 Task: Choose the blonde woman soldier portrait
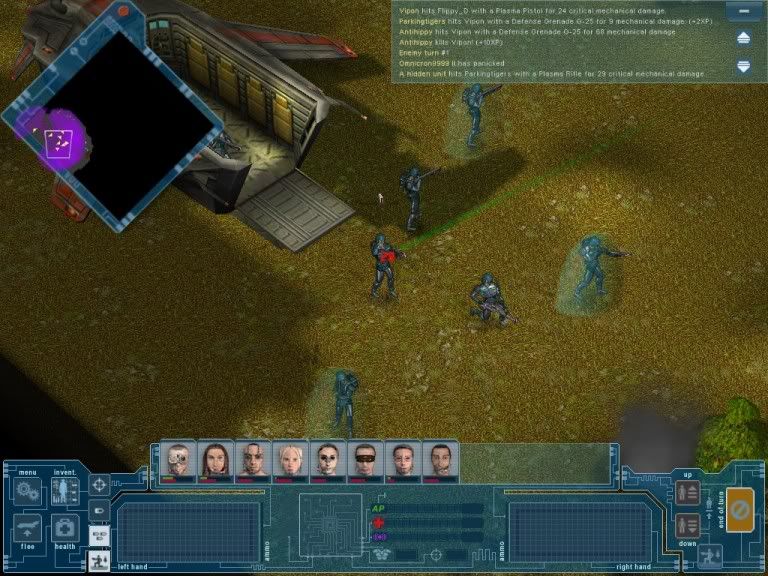point(290,460)
